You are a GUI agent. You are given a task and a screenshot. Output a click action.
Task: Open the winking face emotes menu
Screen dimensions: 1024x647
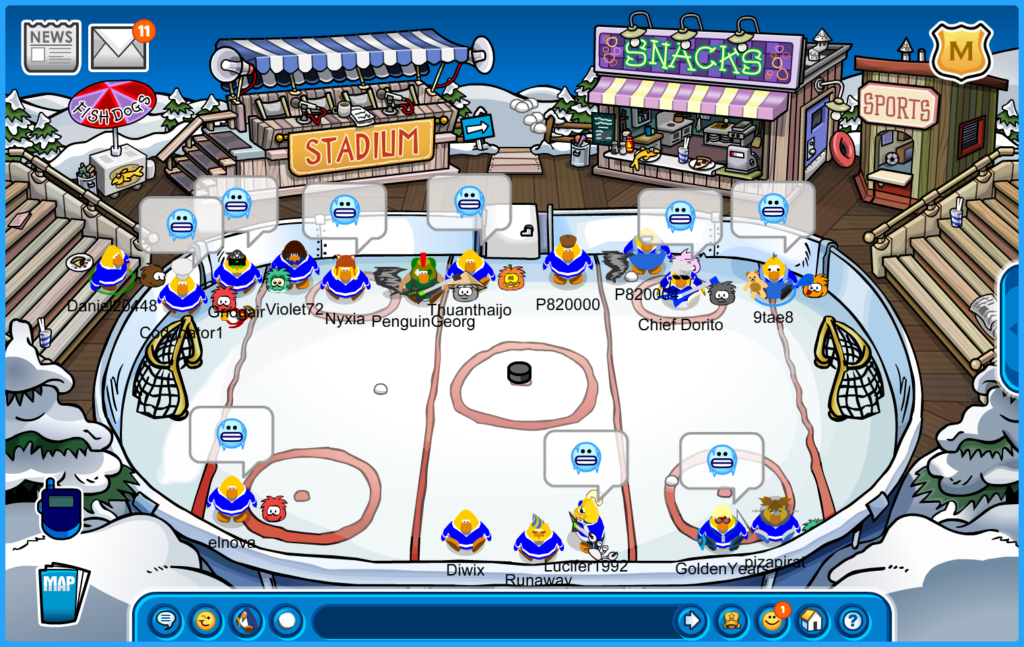pyautogui.click(x=206, y=621)
